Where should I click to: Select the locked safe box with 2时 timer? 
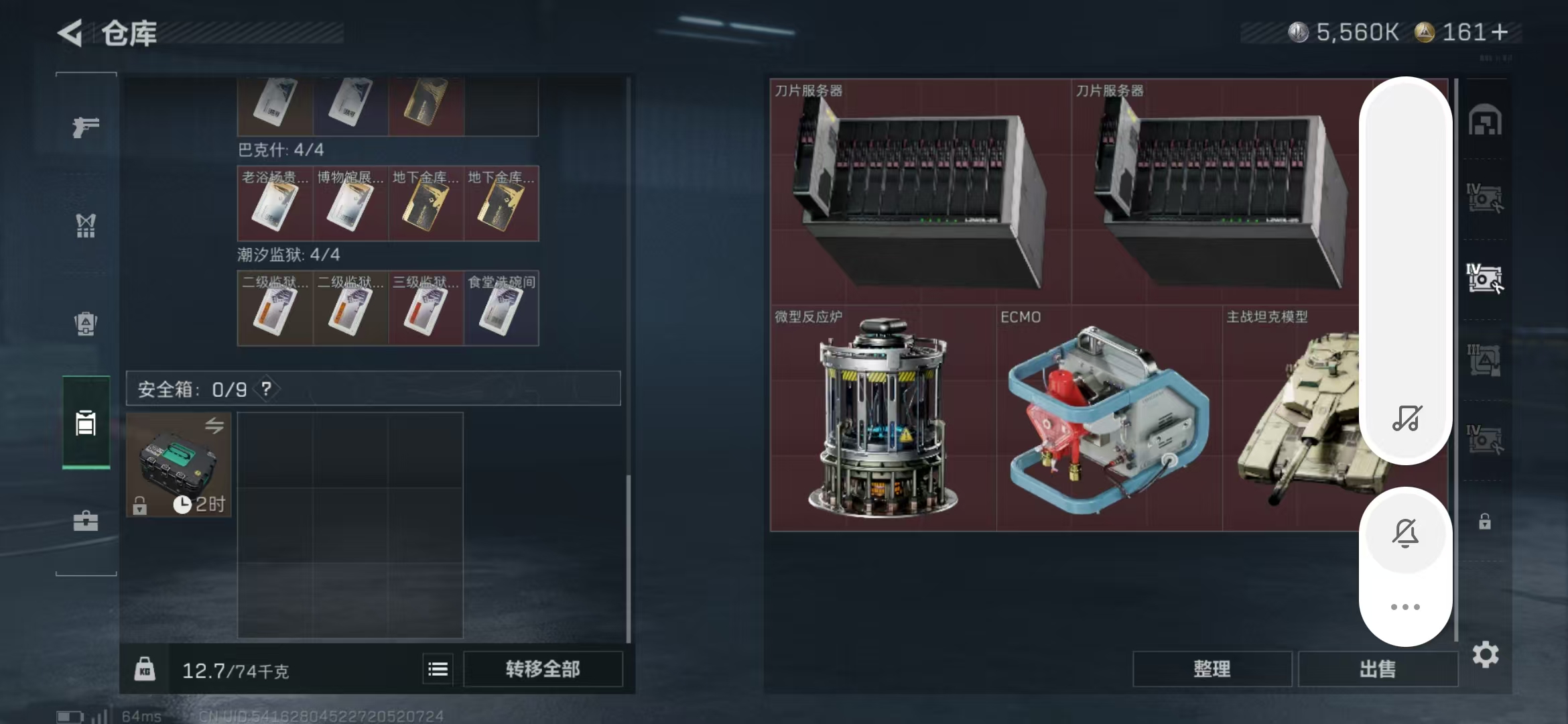[x=179, y=465]
